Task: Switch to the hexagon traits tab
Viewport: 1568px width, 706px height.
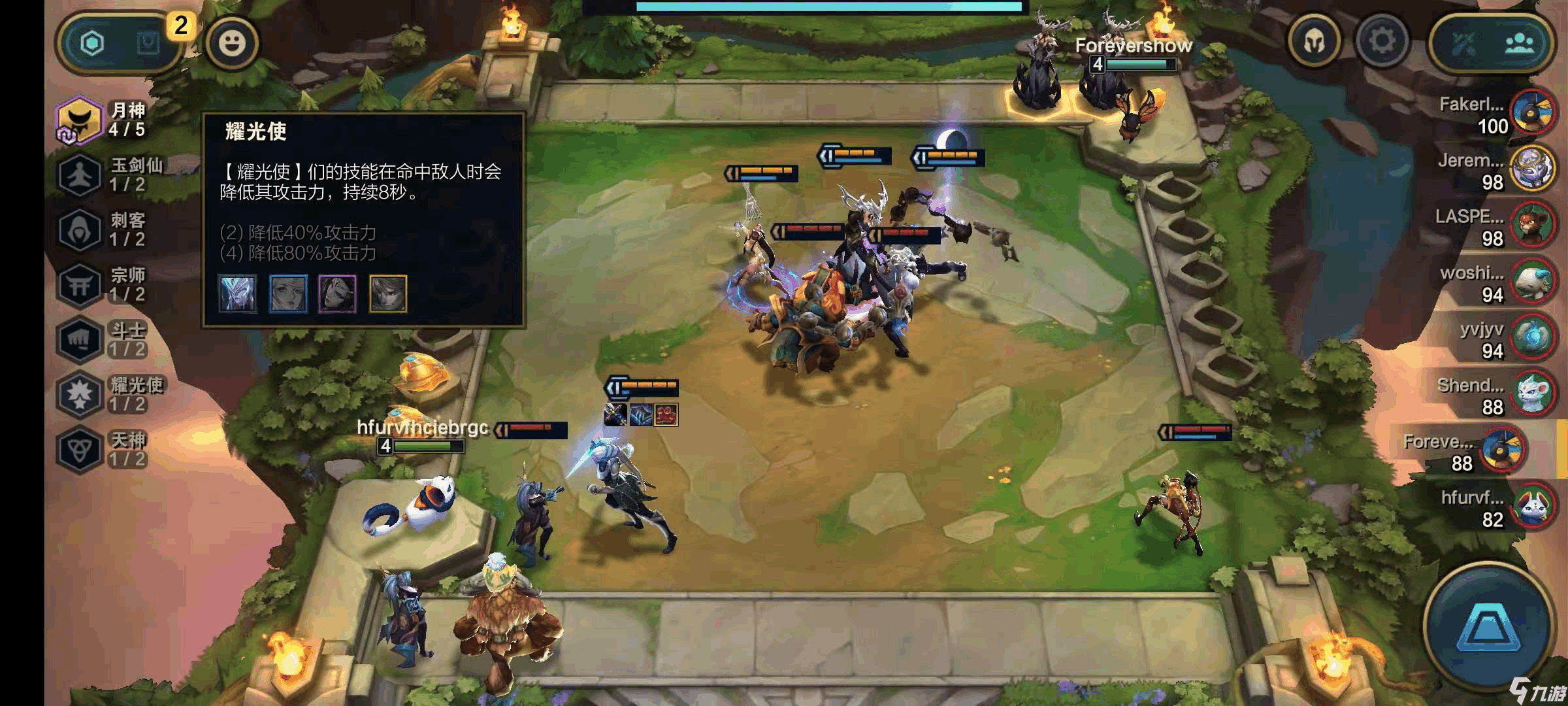Action: [92, 43]
